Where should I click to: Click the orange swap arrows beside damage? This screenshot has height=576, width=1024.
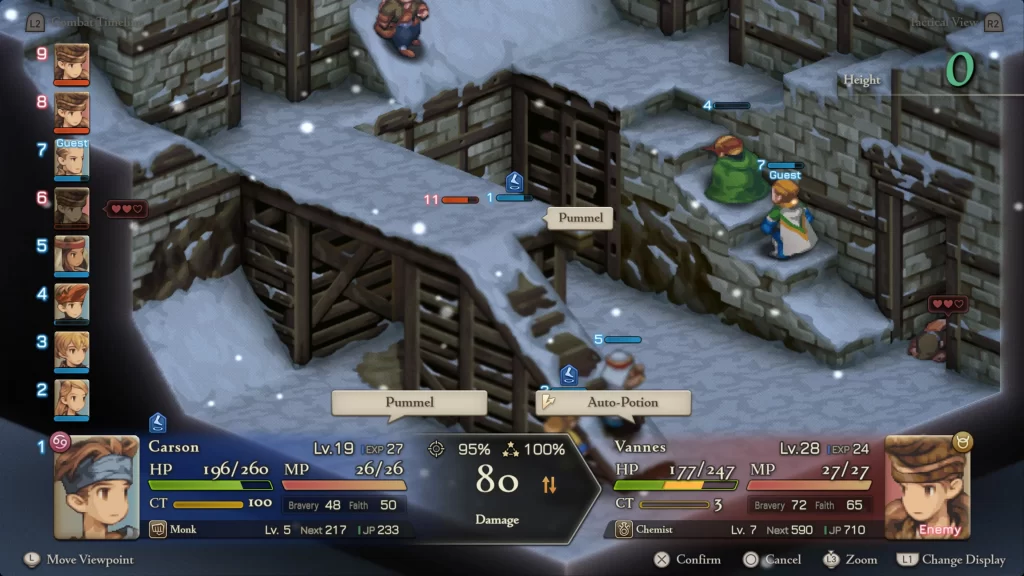point(549,485)
